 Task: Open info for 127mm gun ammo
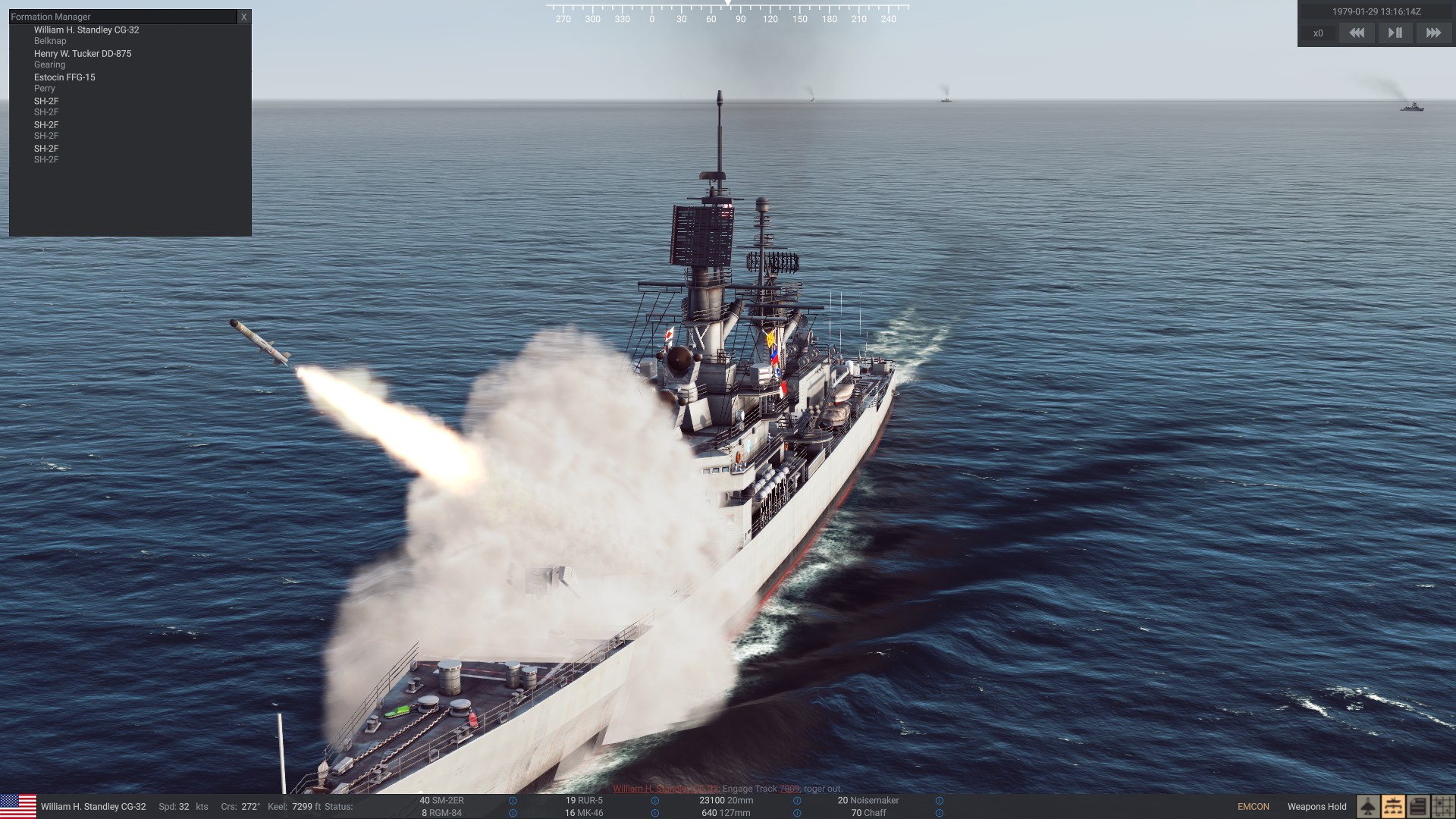pyautogui.click(x=797, y=813)
